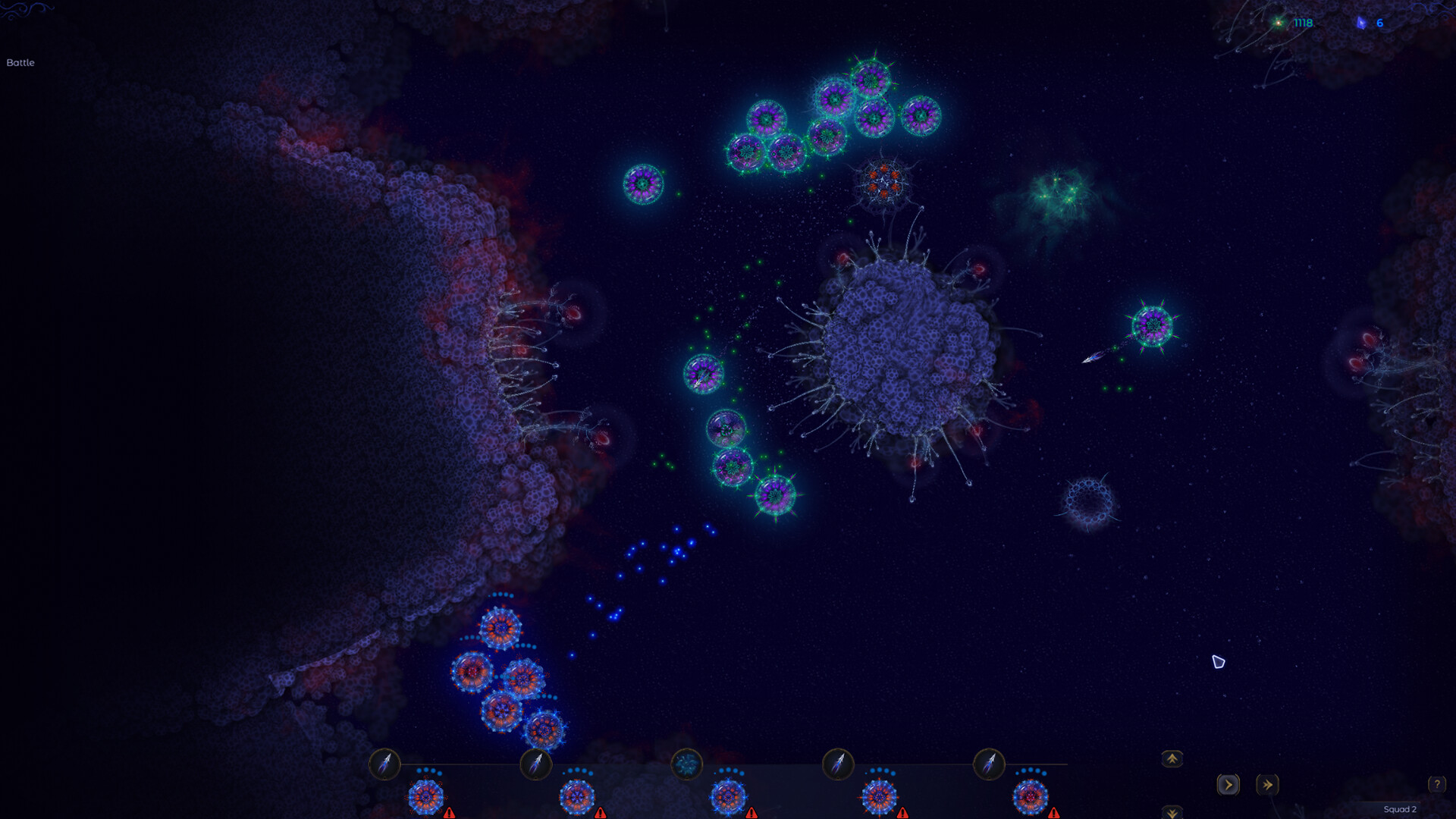The height and width of the screenshot is (819, 1456).
Task: Select the fourth squad cell thumbnail
Action: pyautogui.click(x=880, y=798)
